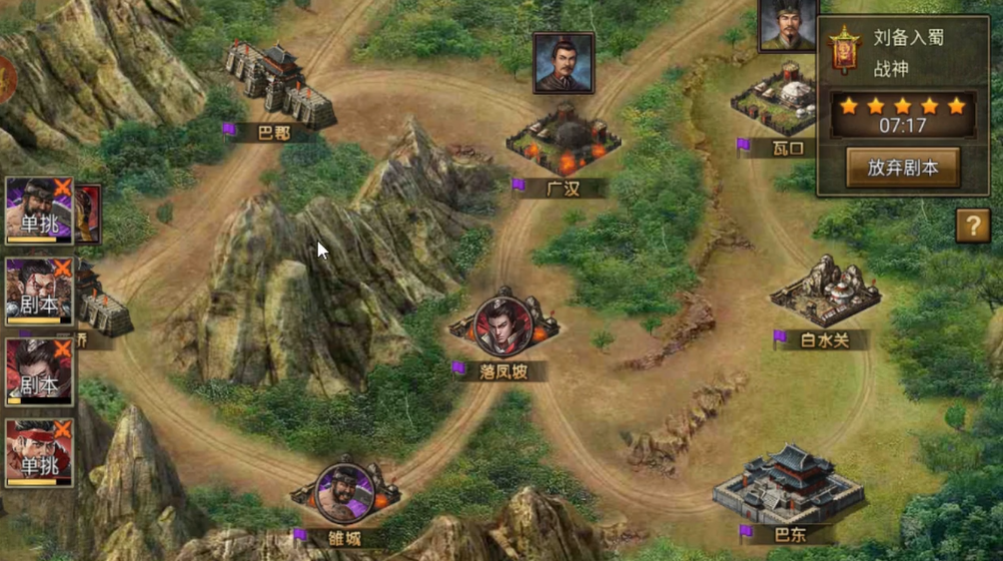Choose the 雒城 city node
Viewport: 1003px width, 561px height.
point(344,494)
